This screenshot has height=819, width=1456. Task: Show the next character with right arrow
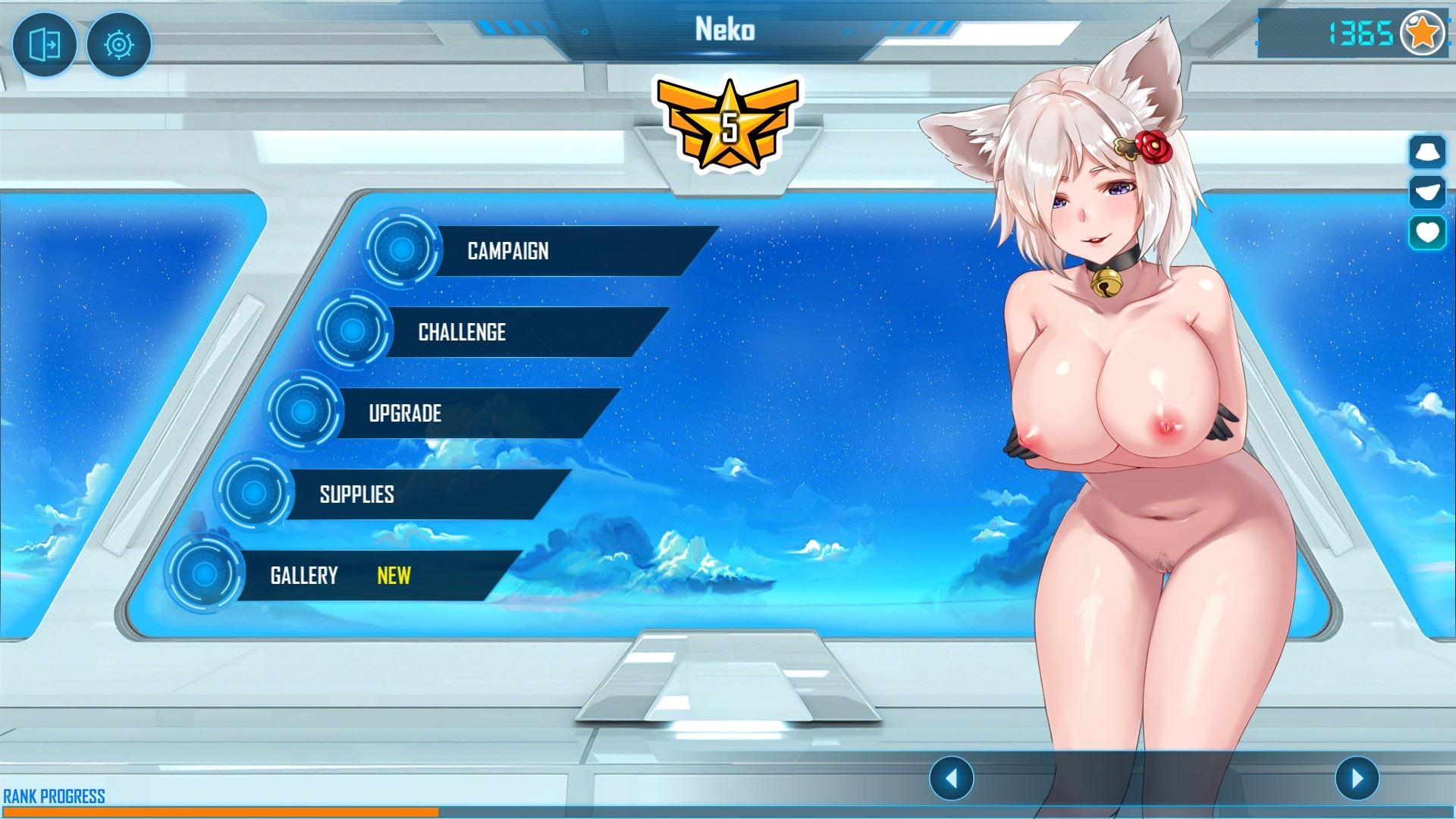click(x=1357, y=777)
